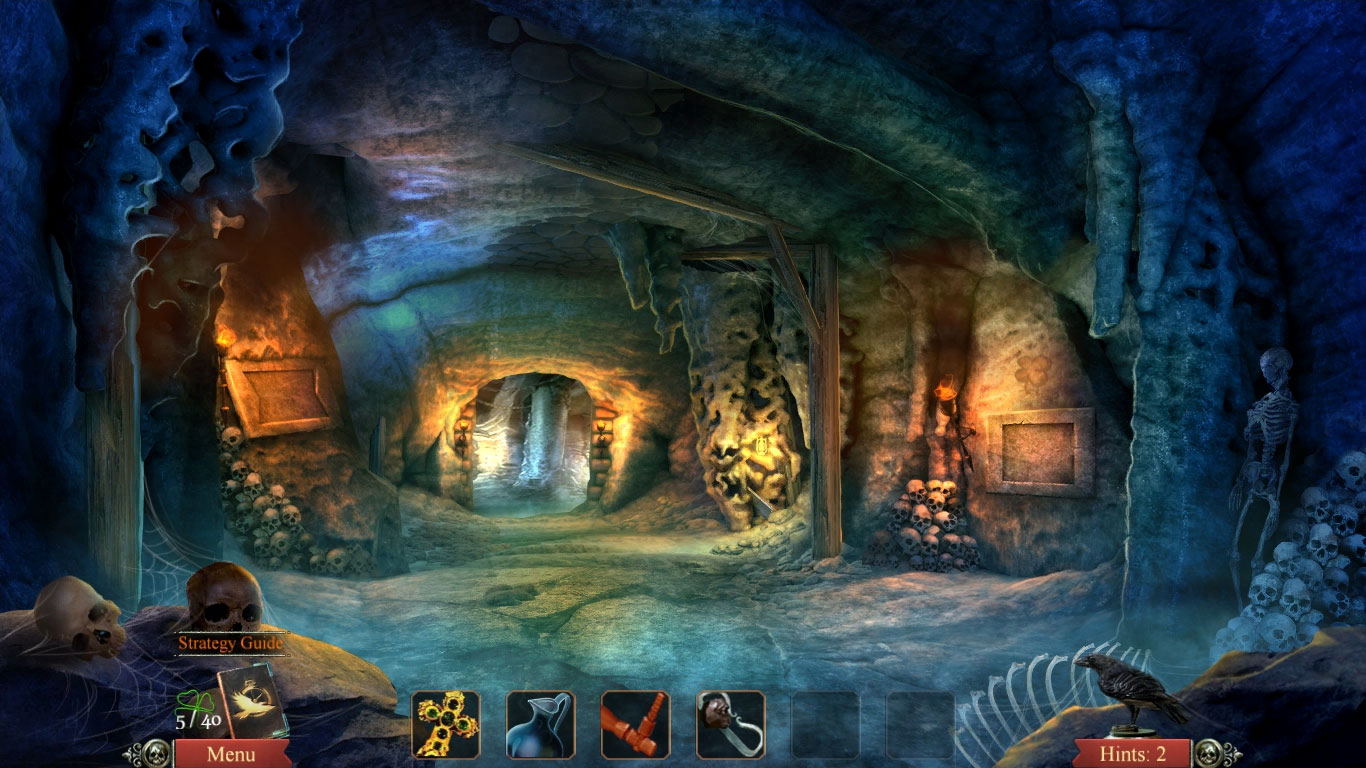Select the golden jeweled cross in inventory

coord(445,724)
